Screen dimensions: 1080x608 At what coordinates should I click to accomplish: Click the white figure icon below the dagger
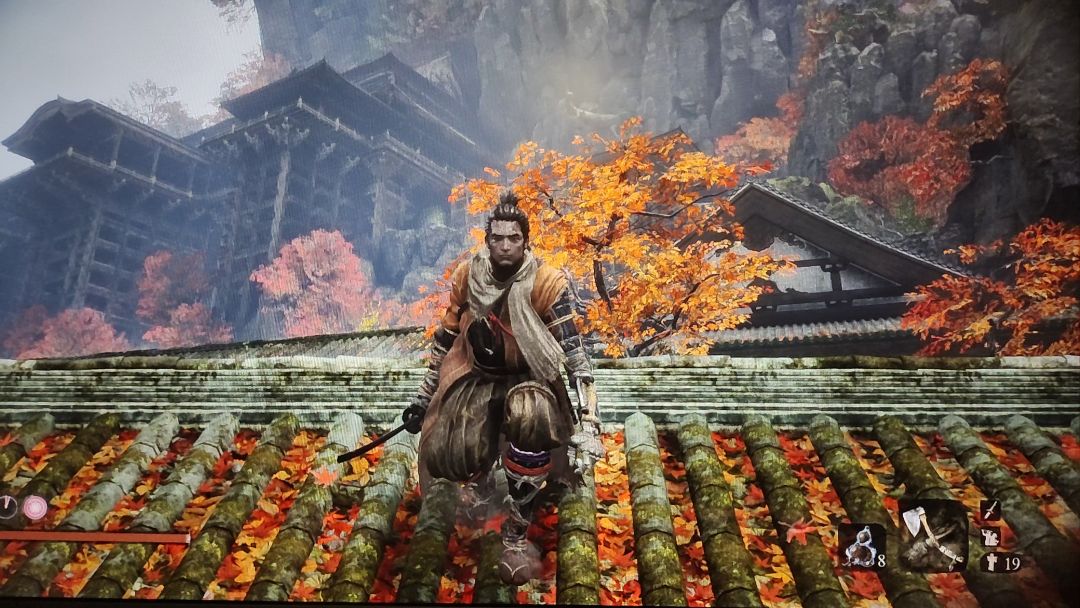(991, 537)
